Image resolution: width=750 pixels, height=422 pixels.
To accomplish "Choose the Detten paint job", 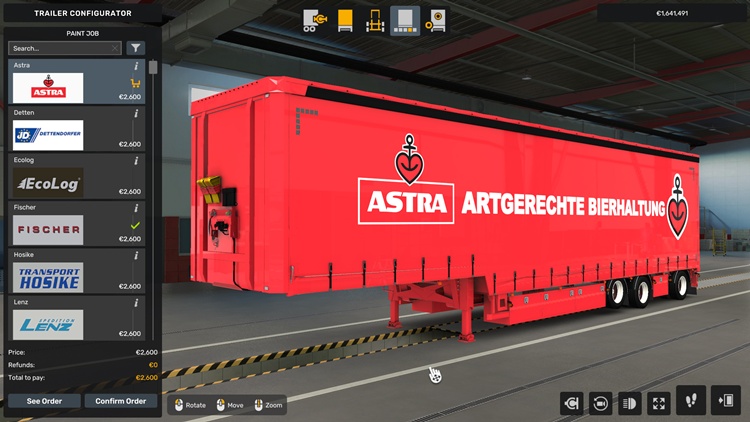I will coord(48,135).
